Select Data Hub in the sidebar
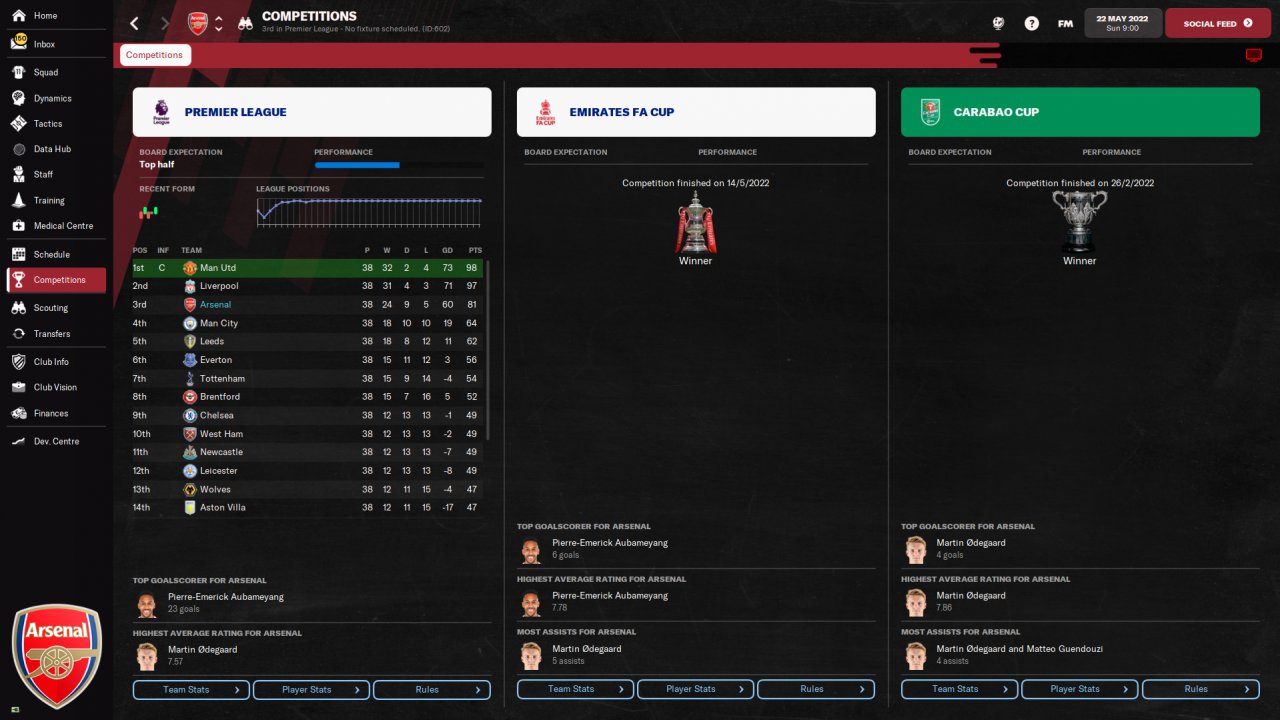 pyautogui.click(x=51, y=149)
